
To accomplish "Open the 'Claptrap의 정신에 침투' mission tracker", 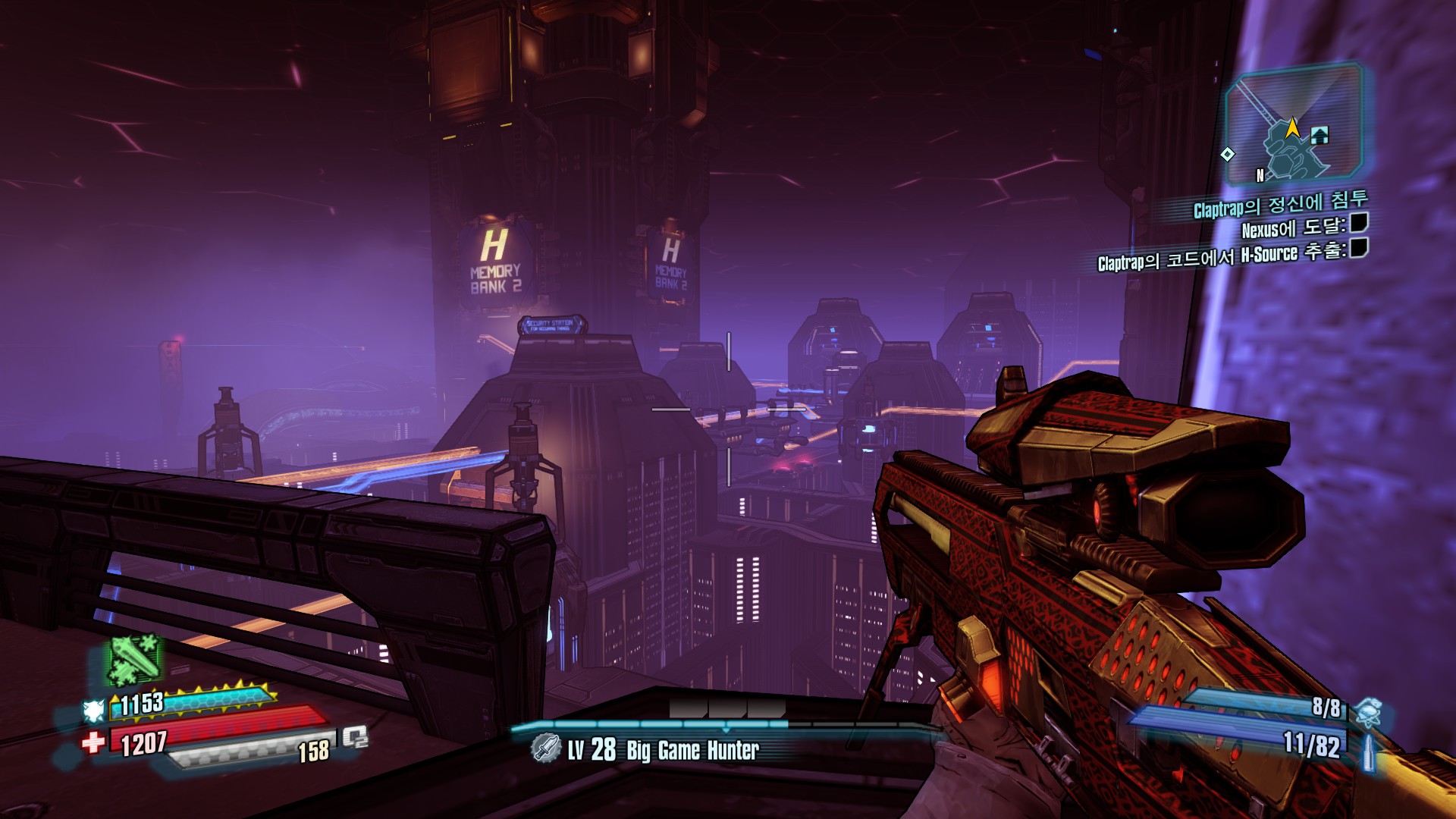I will point(1279,203).
